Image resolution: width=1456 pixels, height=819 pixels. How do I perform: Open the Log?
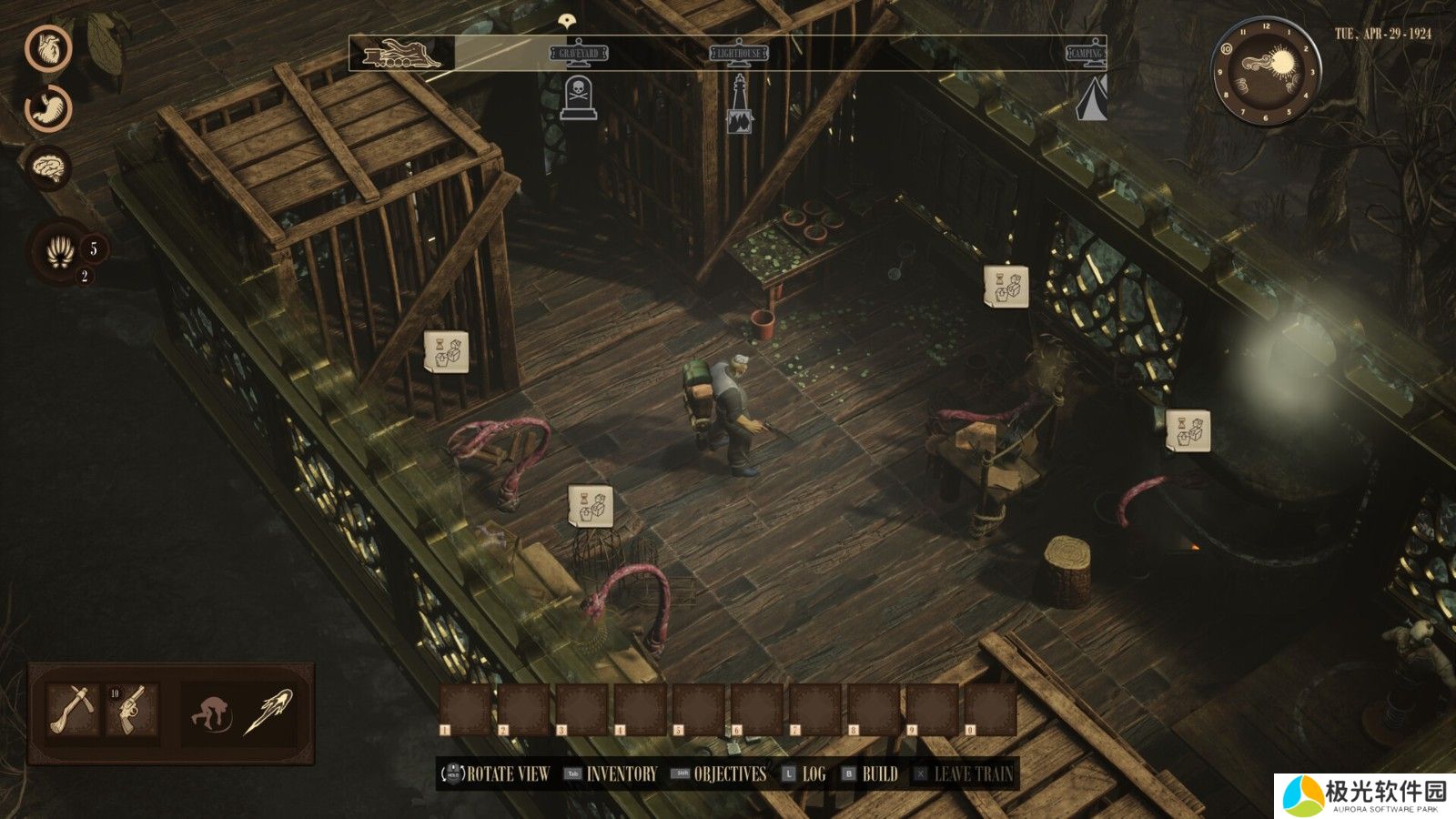click(x=813, y=774)
